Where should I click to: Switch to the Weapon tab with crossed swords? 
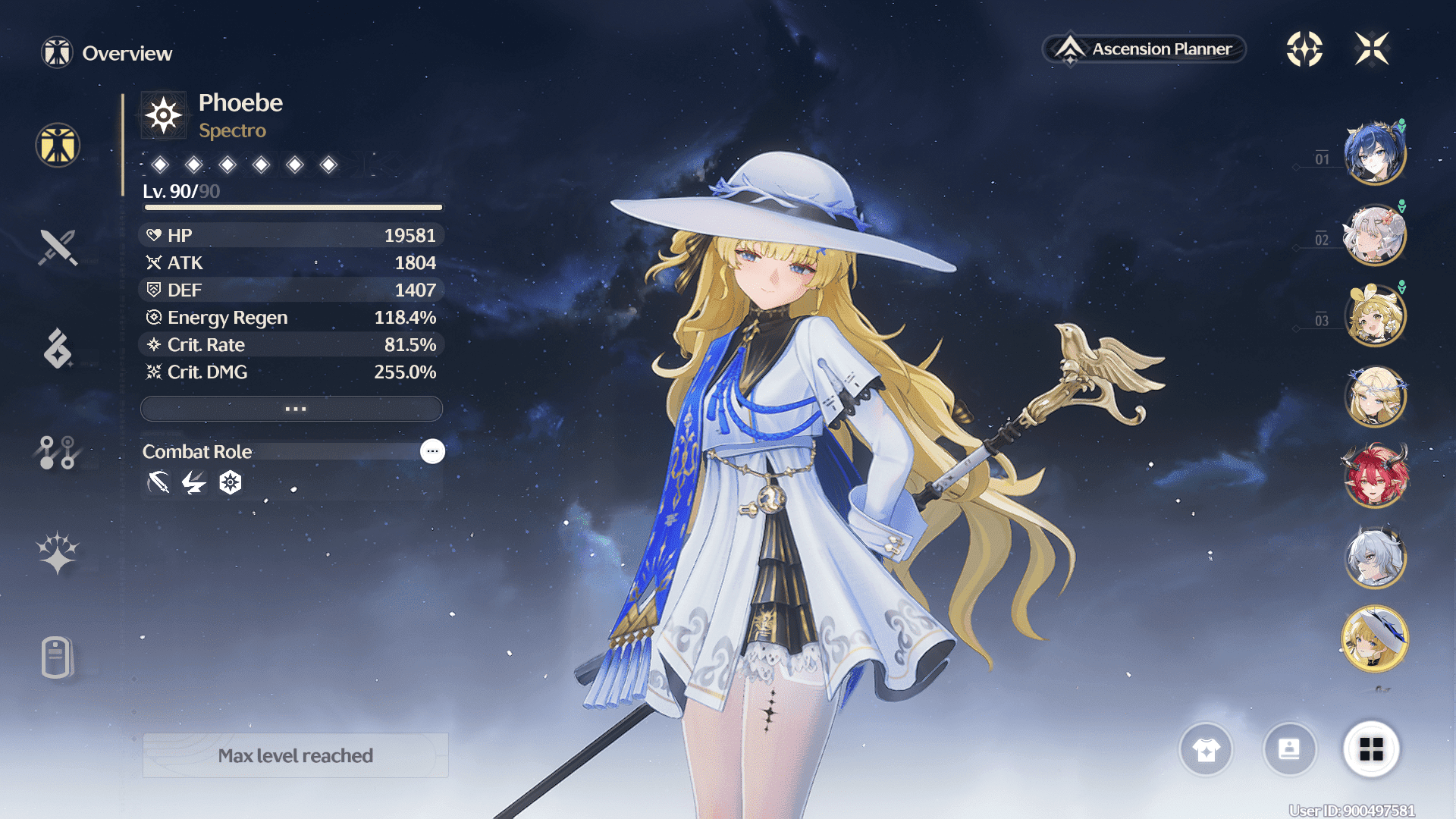tap(58, 247)
